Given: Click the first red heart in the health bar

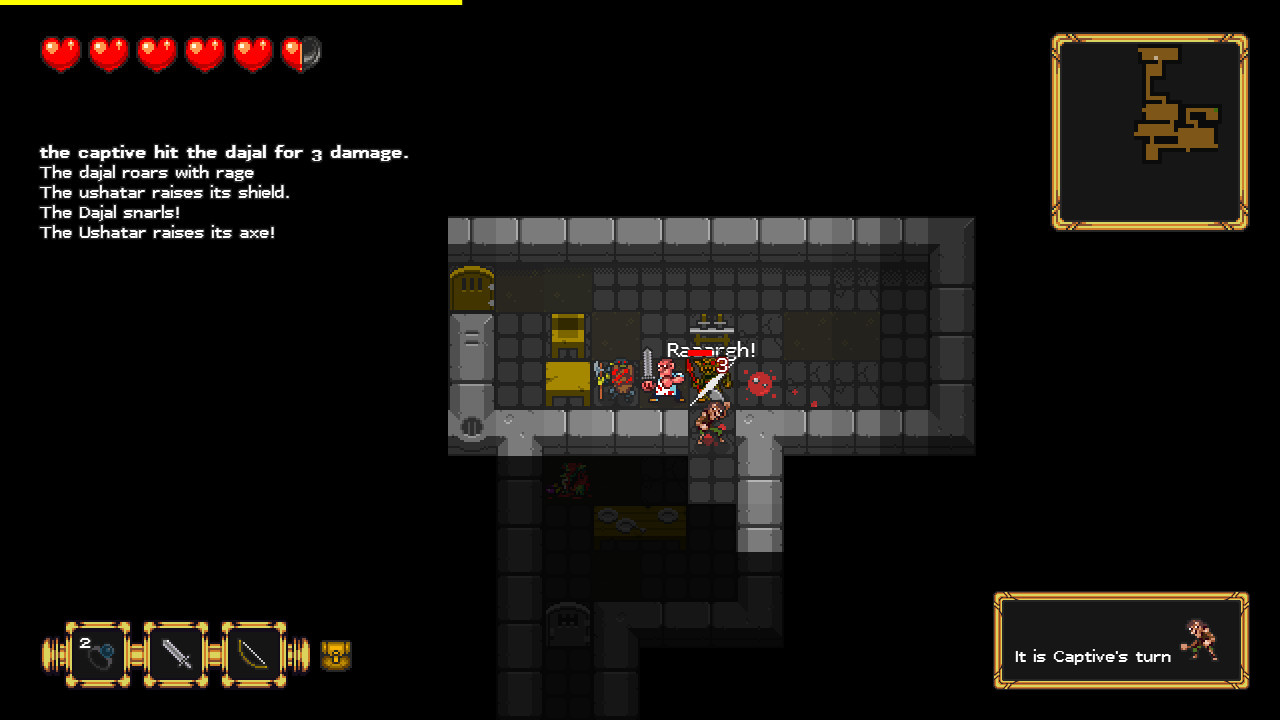Looking at the screenshot, I should pyautogui.click(x=60, y=52).
